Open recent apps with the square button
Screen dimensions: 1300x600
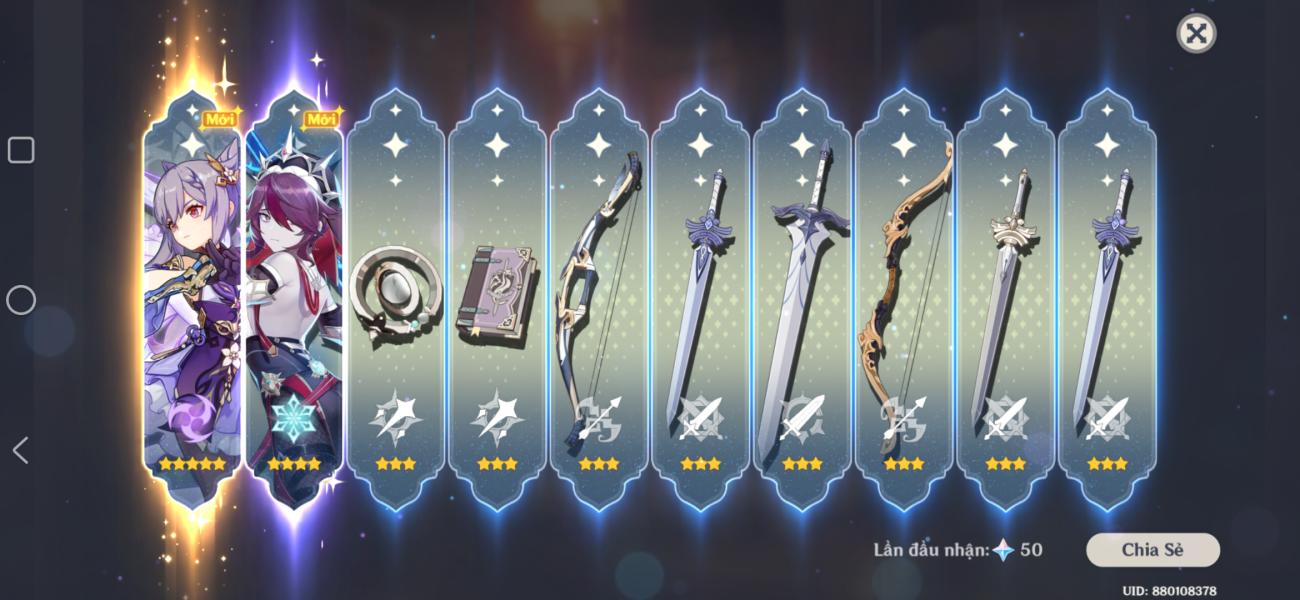coord(21,150)
